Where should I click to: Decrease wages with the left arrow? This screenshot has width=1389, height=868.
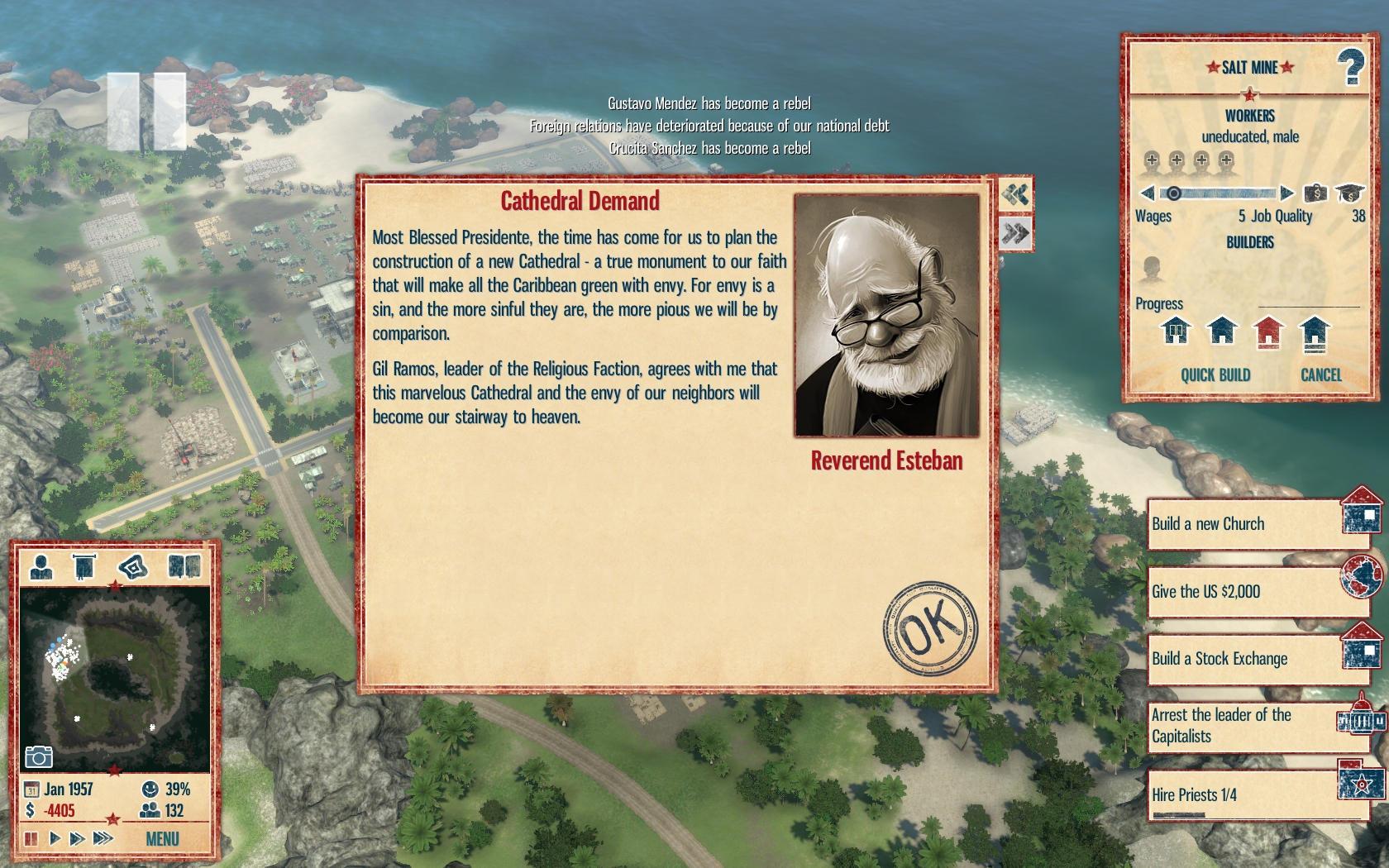coord(1147,193)
